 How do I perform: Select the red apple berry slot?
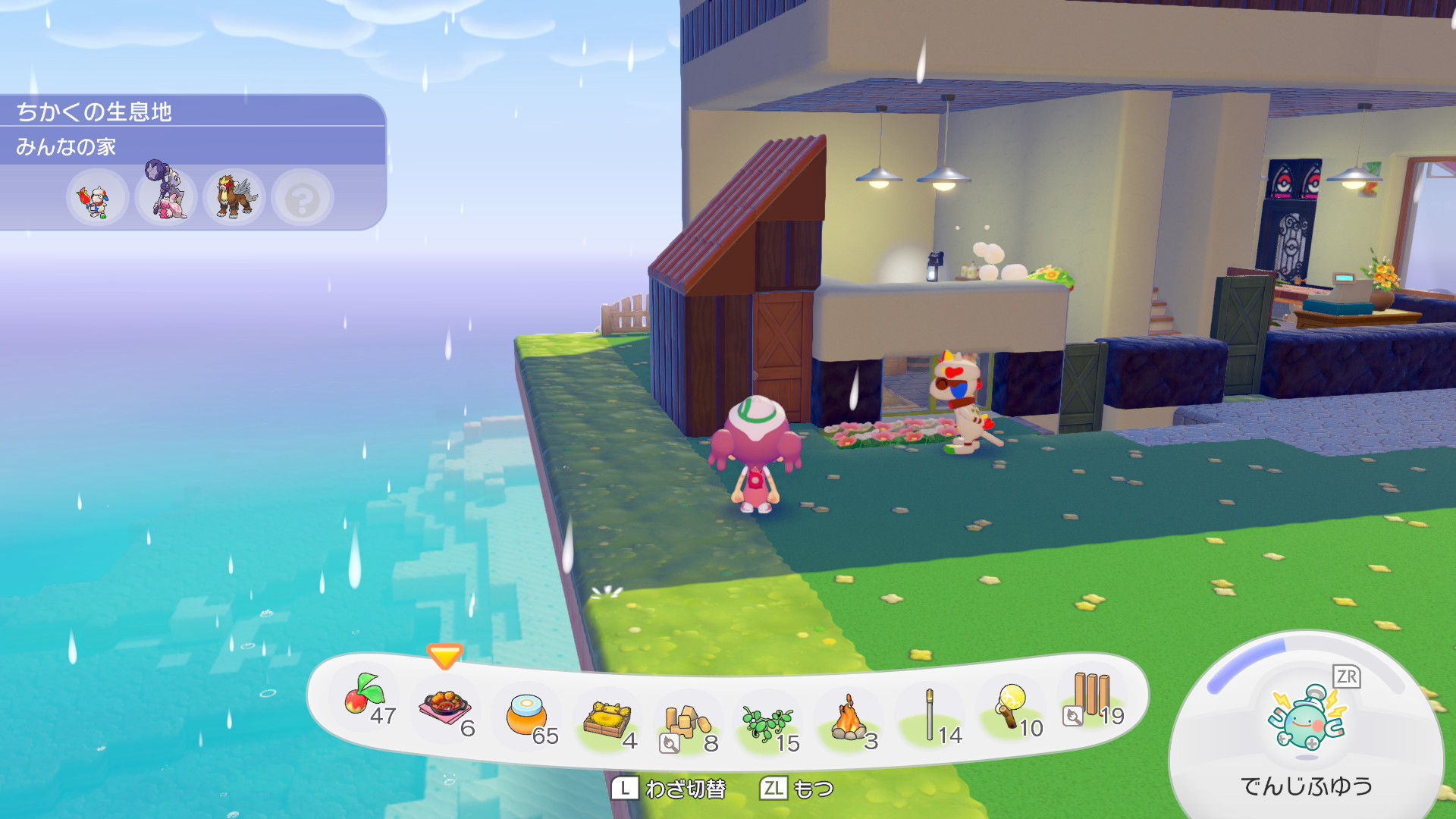pos(365,696)
